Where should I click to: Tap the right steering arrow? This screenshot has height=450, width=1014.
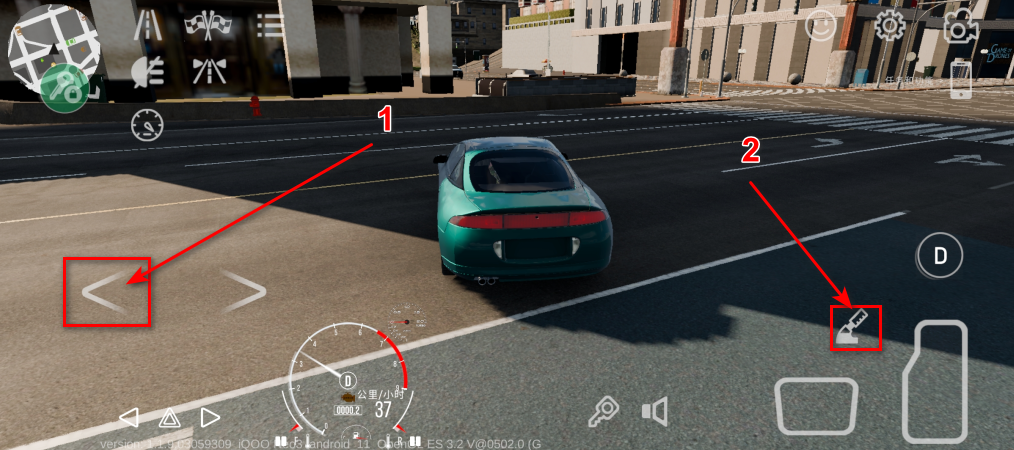click(243, 291)
